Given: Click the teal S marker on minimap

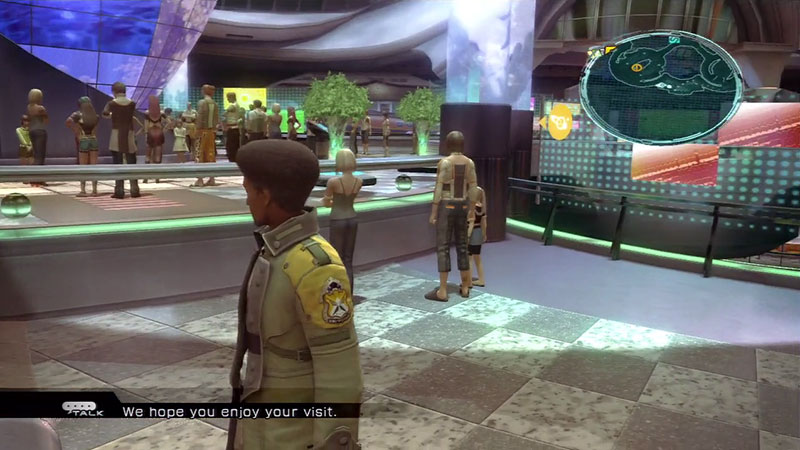Looking at the screenshot, I should [x=675, y=39].
